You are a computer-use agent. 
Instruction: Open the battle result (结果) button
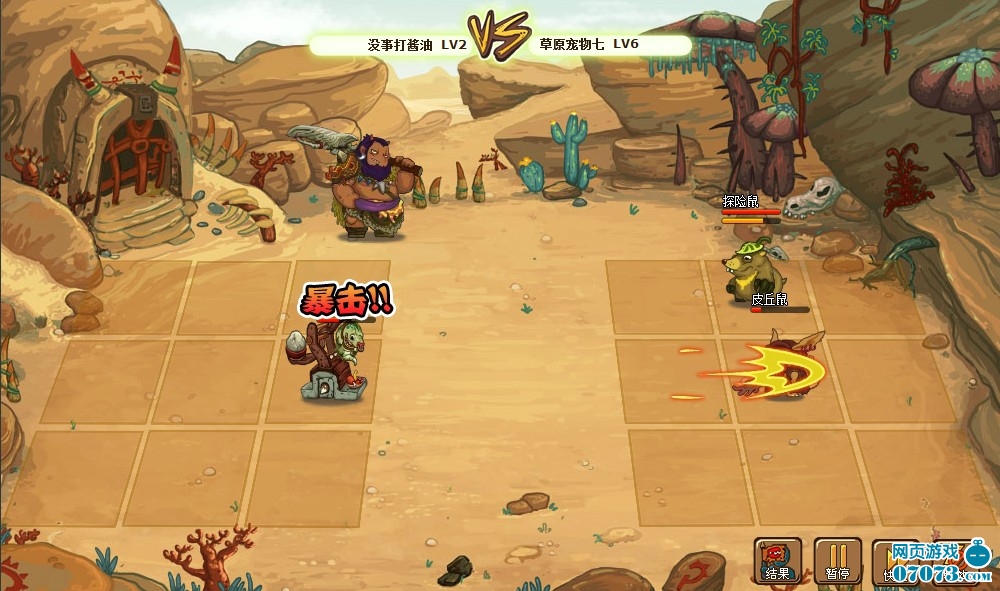click(x=777, y=561)
